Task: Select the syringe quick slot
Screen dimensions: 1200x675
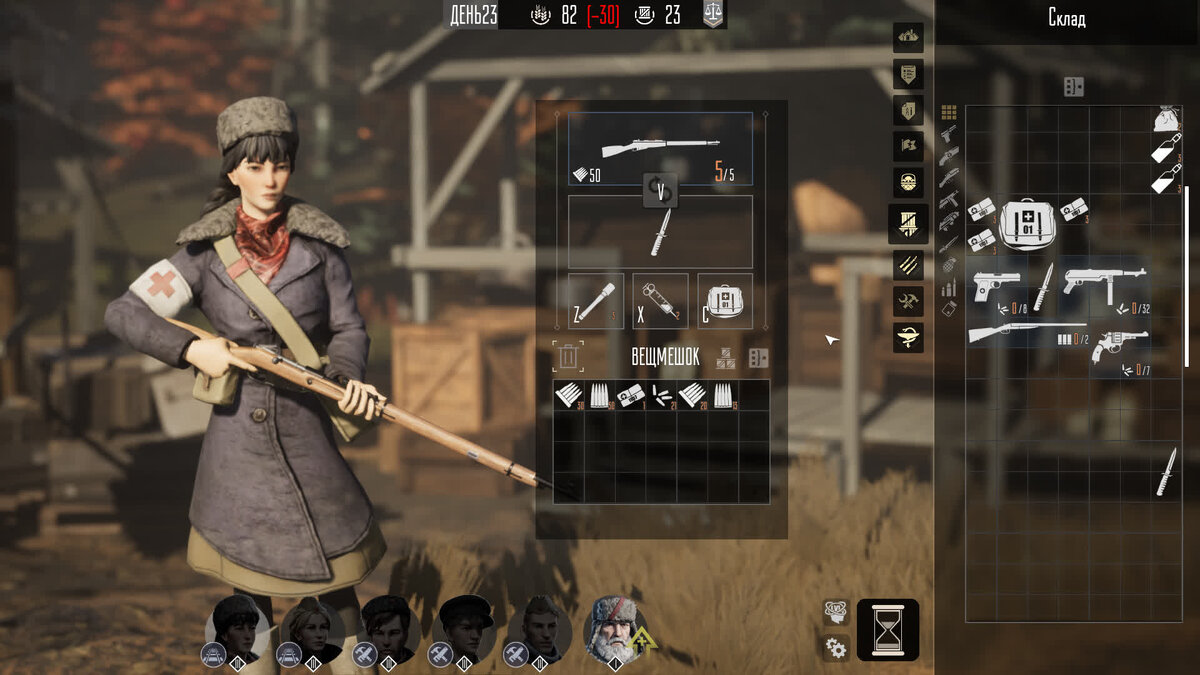Action: pos(660,301)
